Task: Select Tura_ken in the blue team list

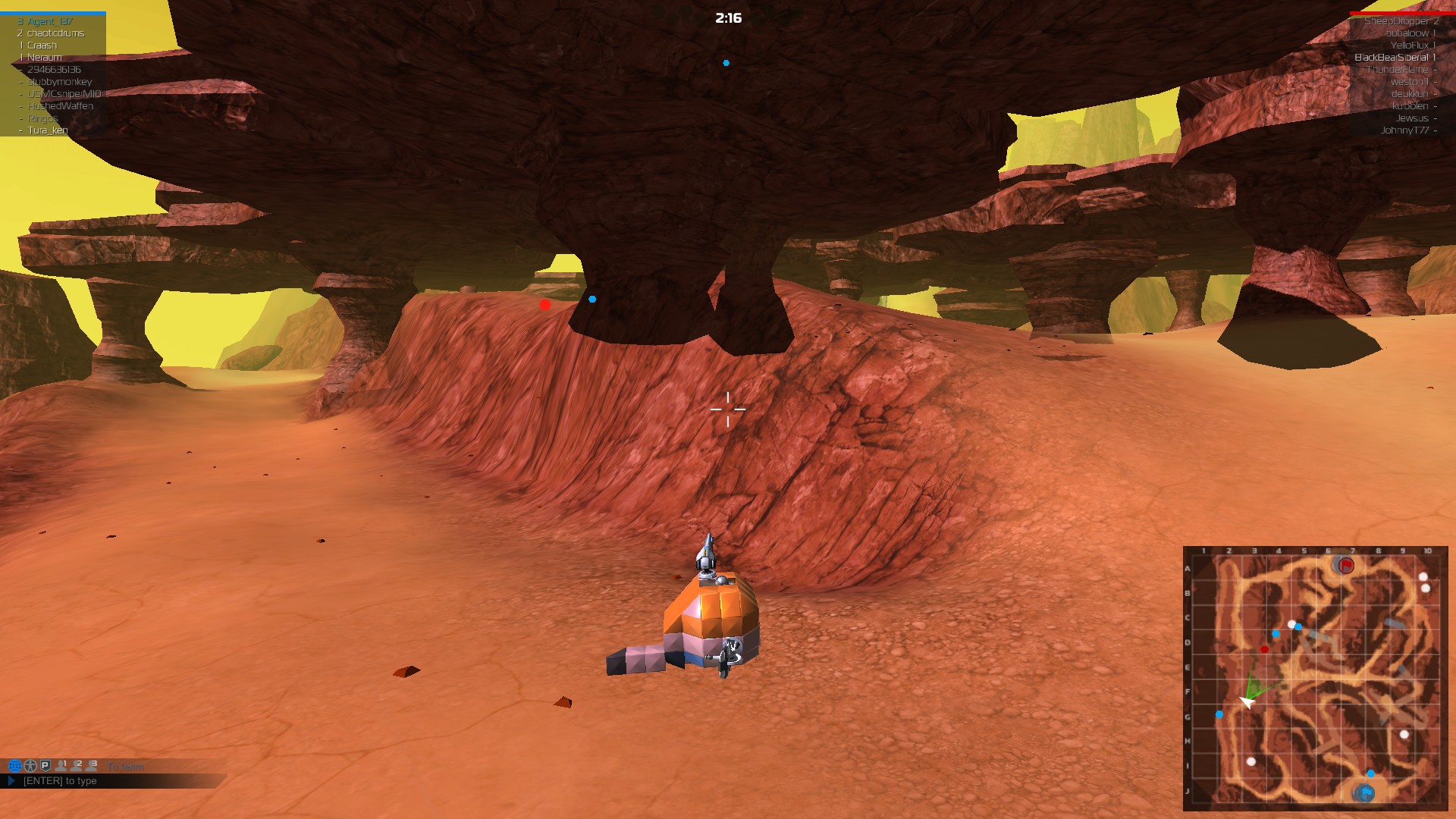Action: click(x=48, y=130)
